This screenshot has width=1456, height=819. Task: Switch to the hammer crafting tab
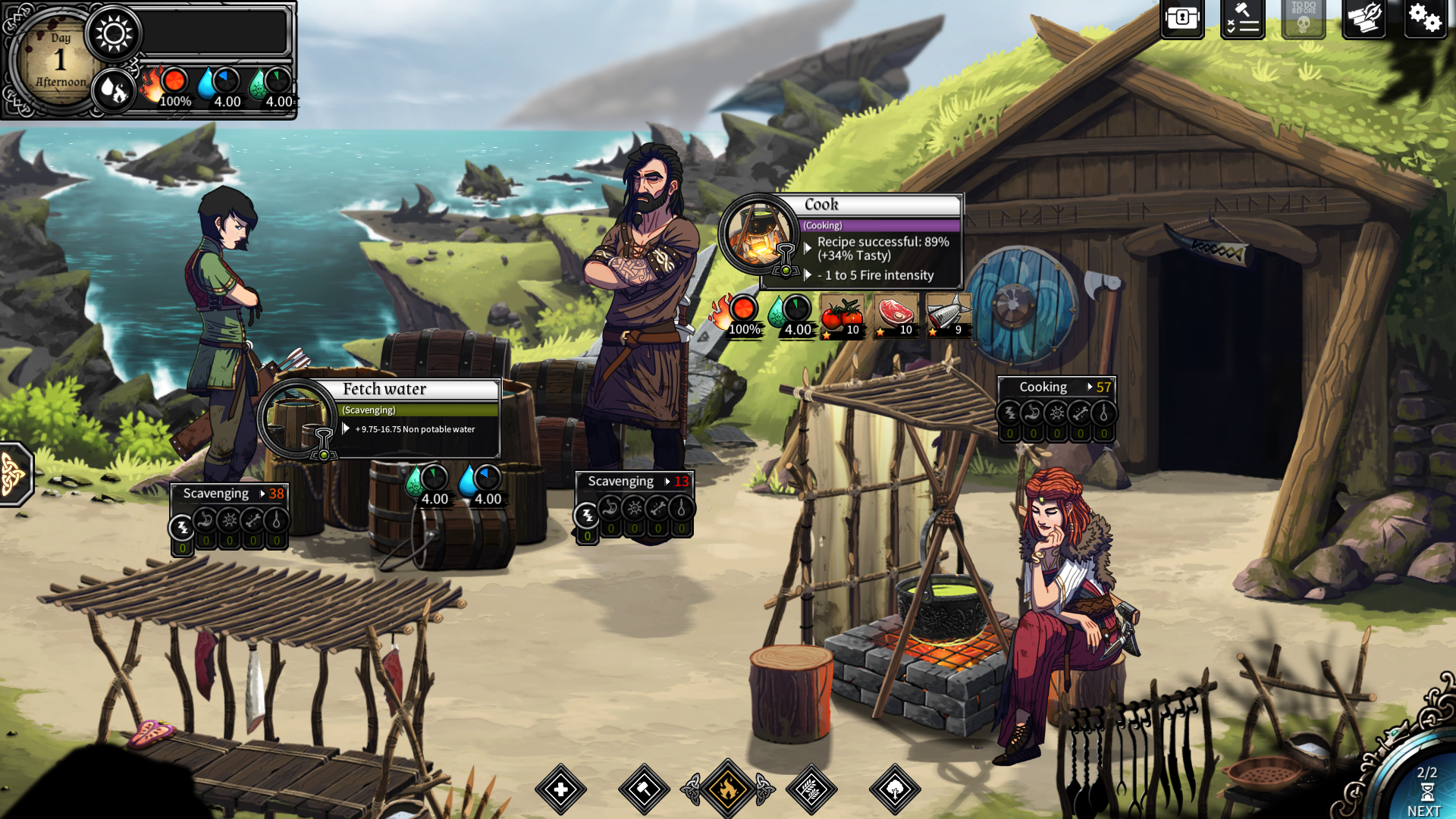point(644,789)
